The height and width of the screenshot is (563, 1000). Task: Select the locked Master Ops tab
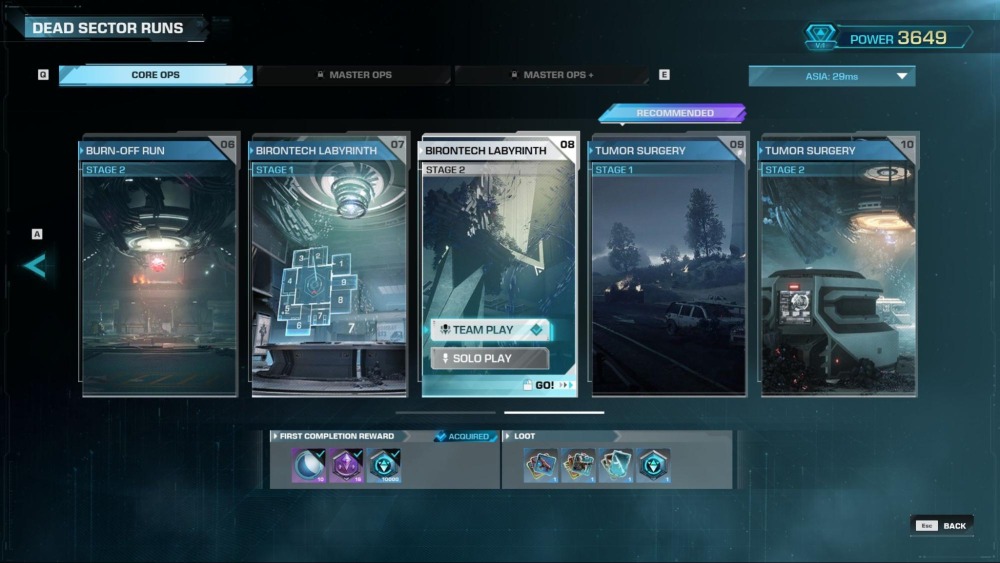(x=353, y=75)
